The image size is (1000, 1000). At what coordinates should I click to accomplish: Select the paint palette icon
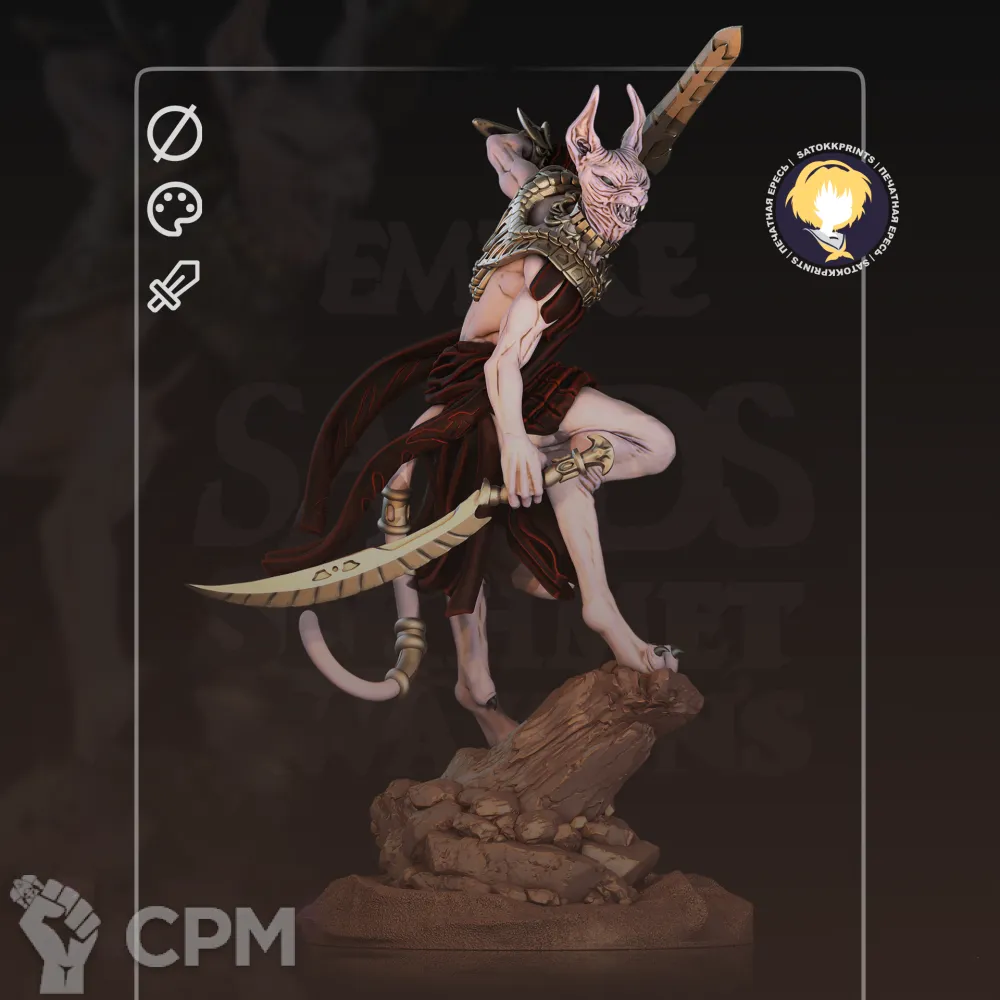click(x=175, y=209)
